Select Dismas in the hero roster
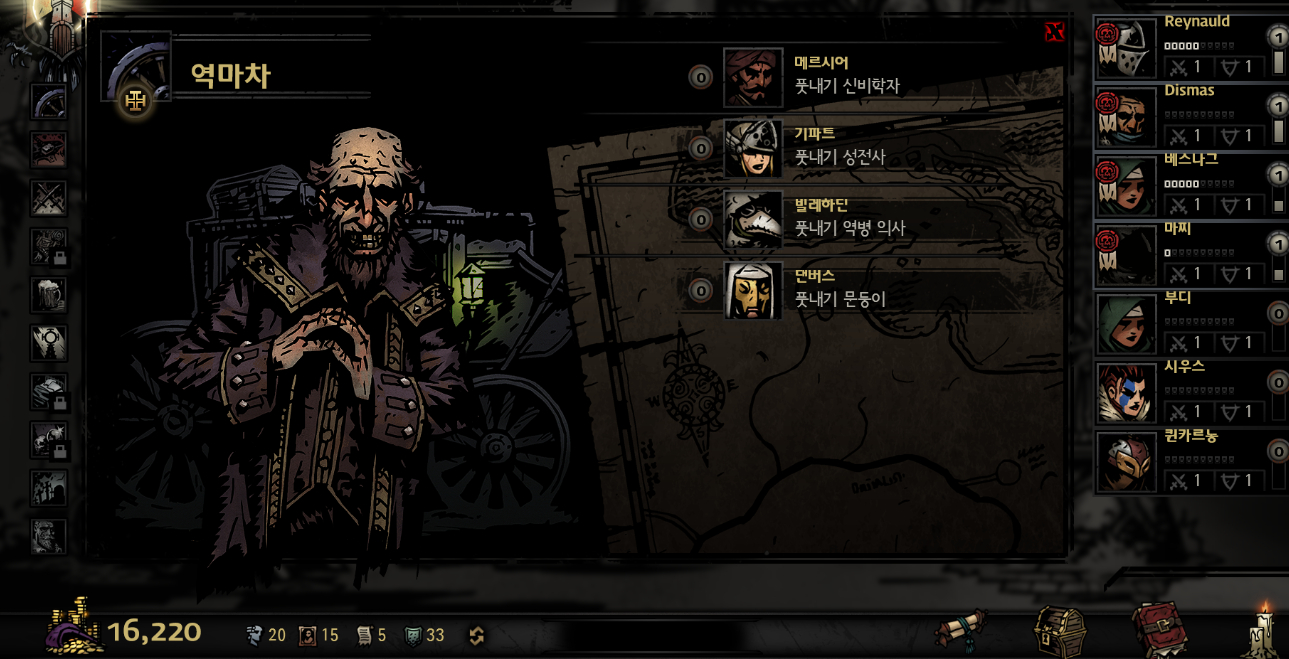This screenshot has height=659, width=1289. point(1127,118)
